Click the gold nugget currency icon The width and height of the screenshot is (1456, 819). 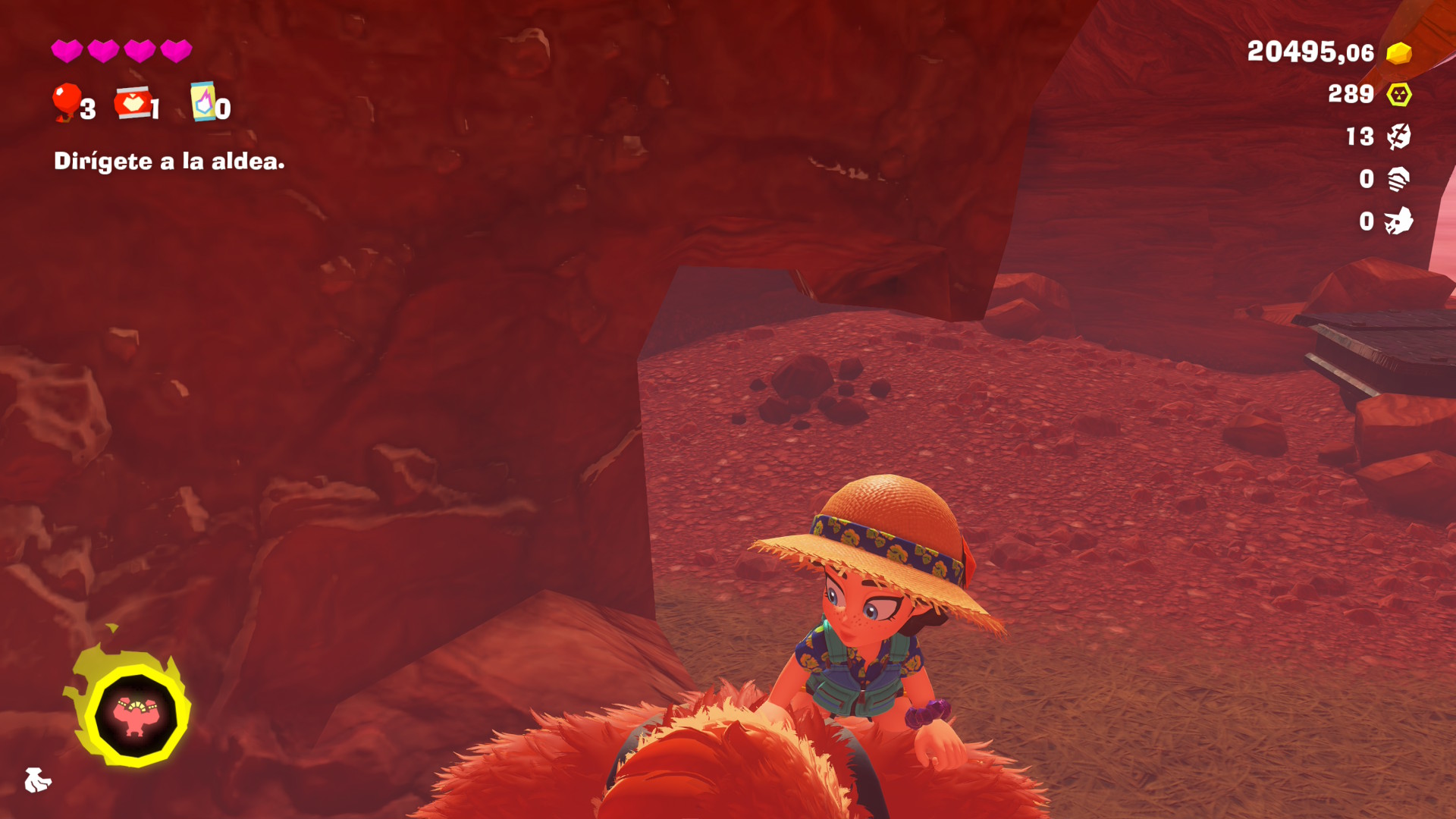coord(1399,53)
